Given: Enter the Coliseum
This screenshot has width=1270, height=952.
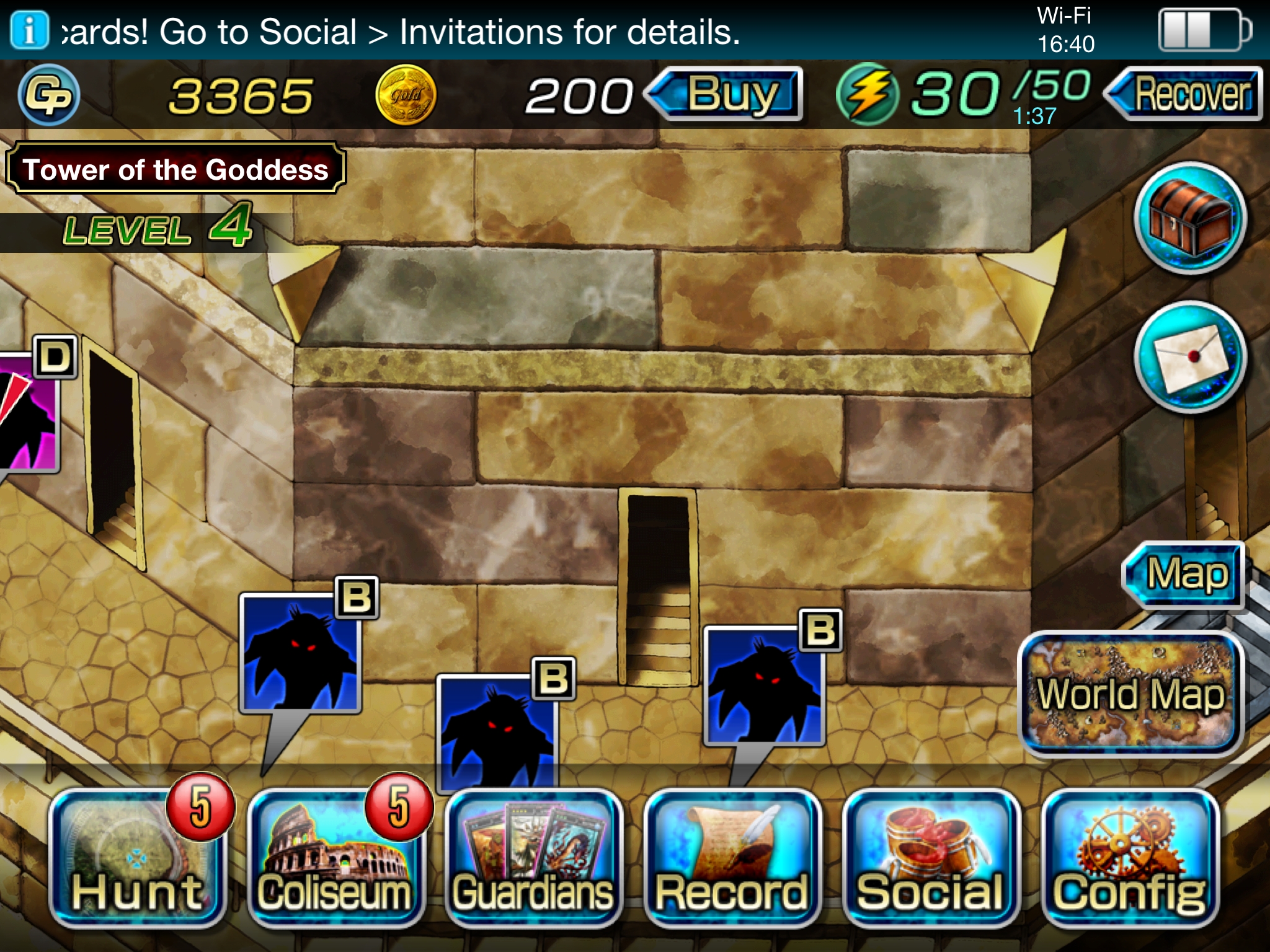Looking at the screenshot, I should [335, 859].
